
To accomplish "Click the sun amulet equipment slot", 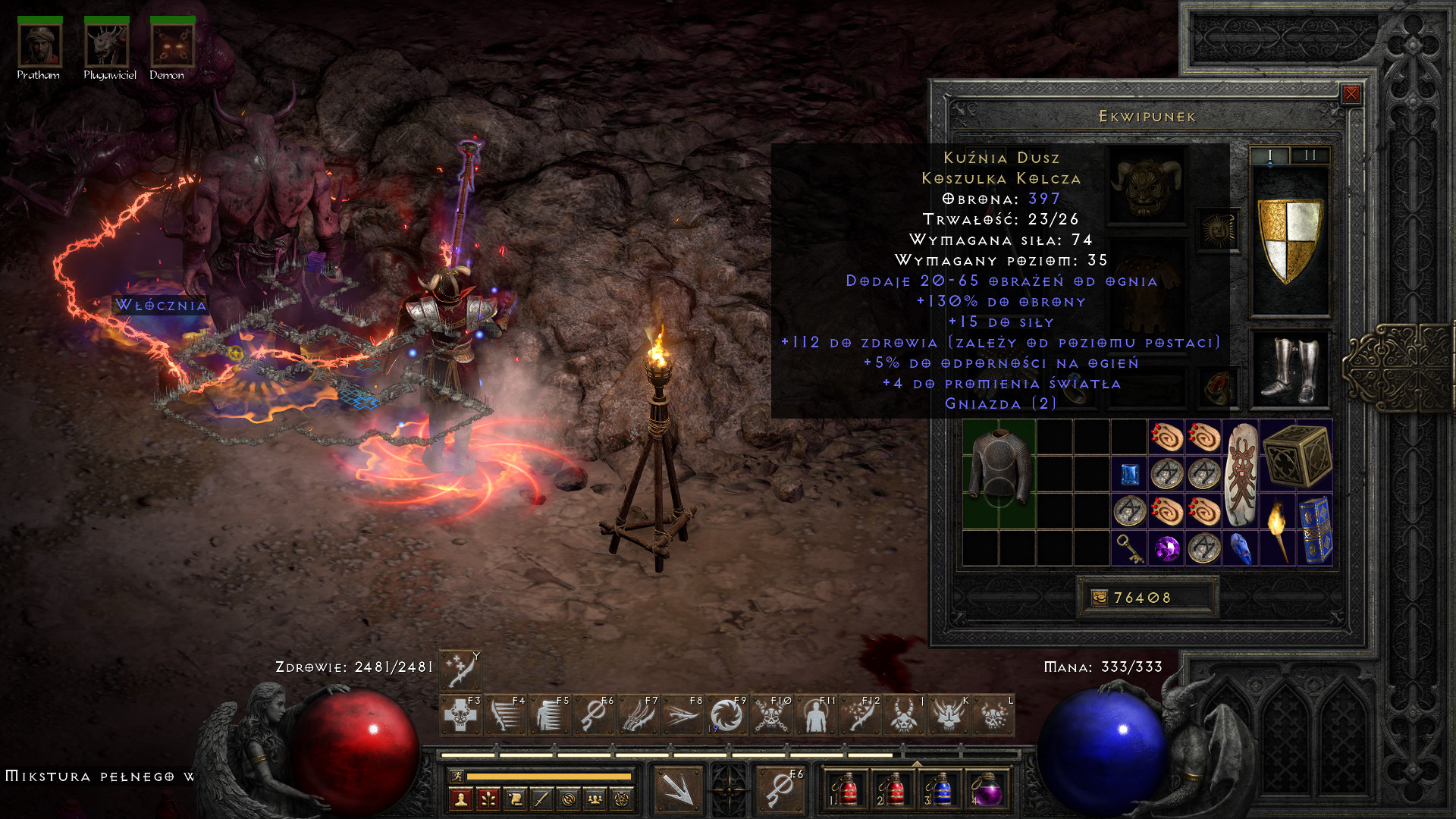I will (1218, 230).
